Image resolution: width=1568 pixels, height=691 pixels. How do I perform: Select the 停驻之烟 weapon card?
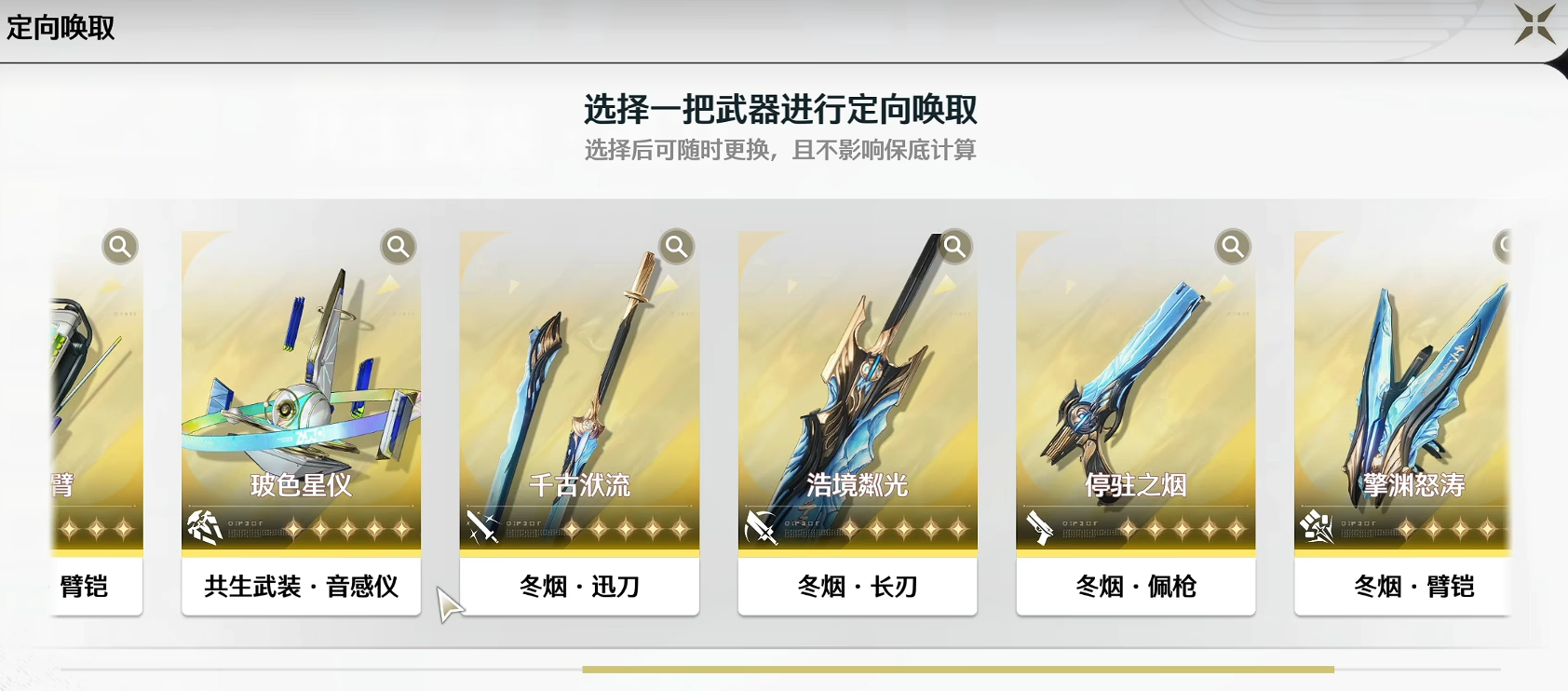coord(1134,391)
